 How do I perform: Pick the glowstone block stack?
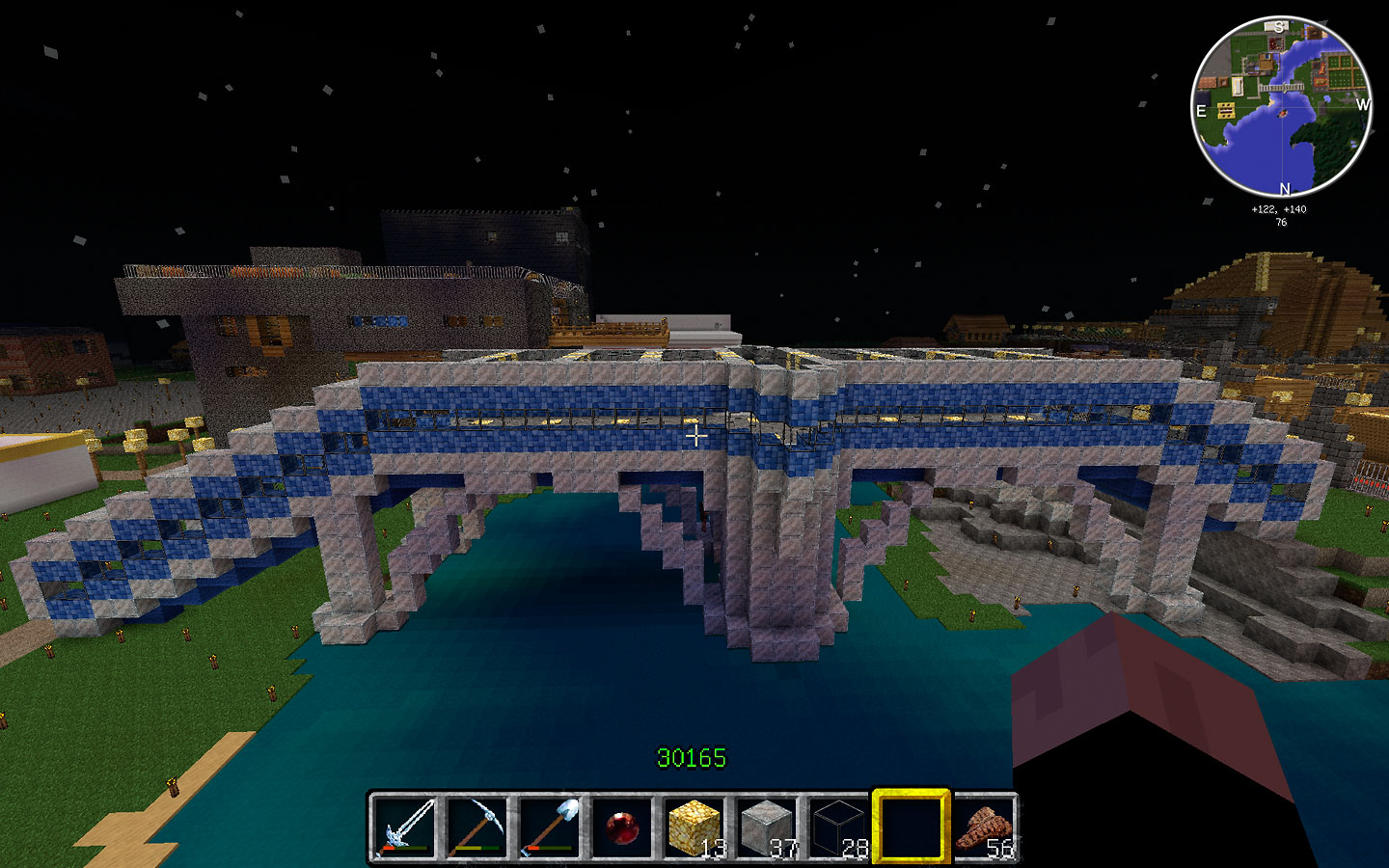click(x=694, y=827)
